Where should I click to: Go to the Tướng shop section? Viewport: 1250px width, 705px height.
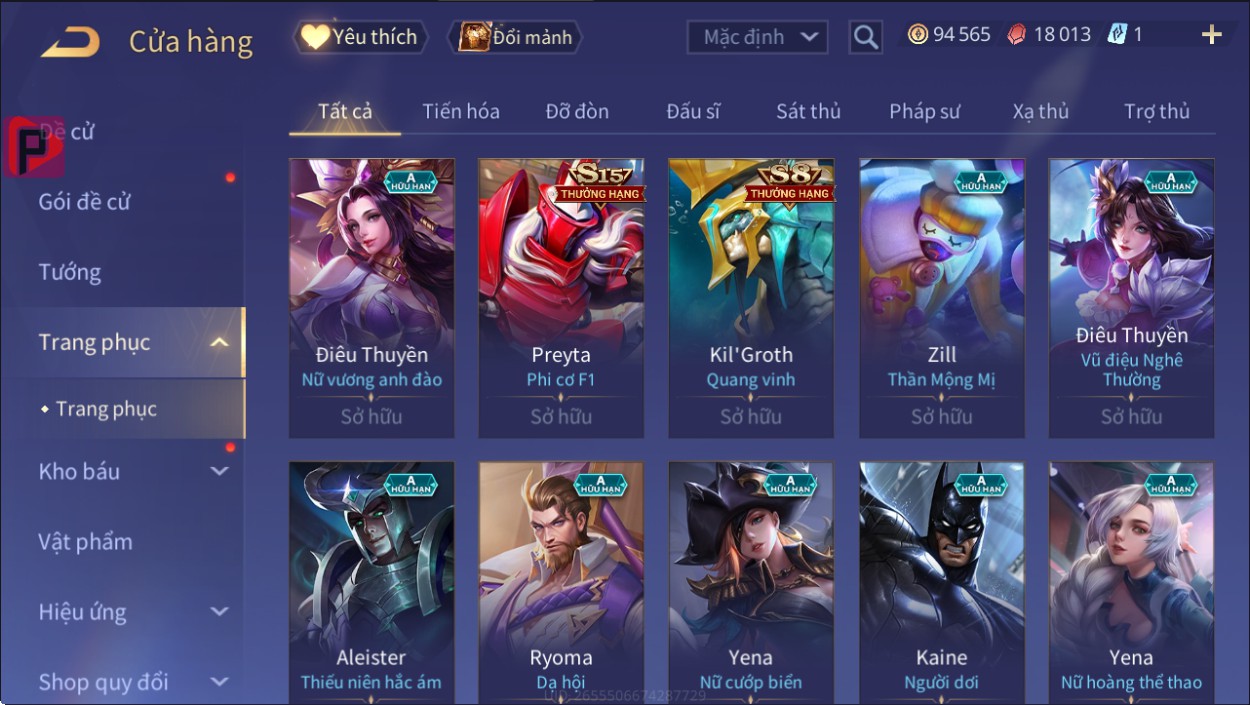70,272
